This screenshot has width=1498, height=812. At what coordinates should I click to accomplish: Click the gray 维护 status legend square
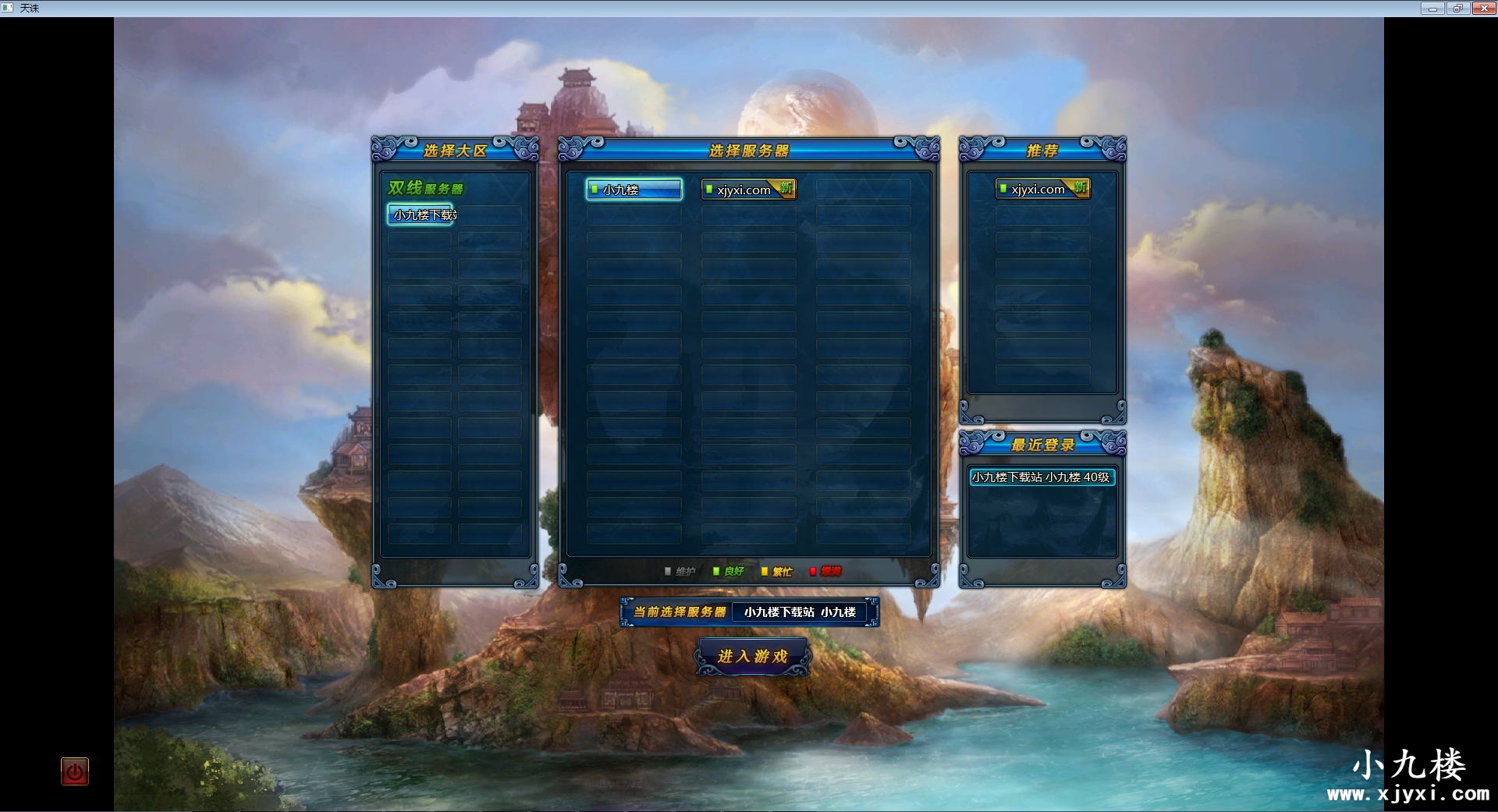(x=667, y=571)
